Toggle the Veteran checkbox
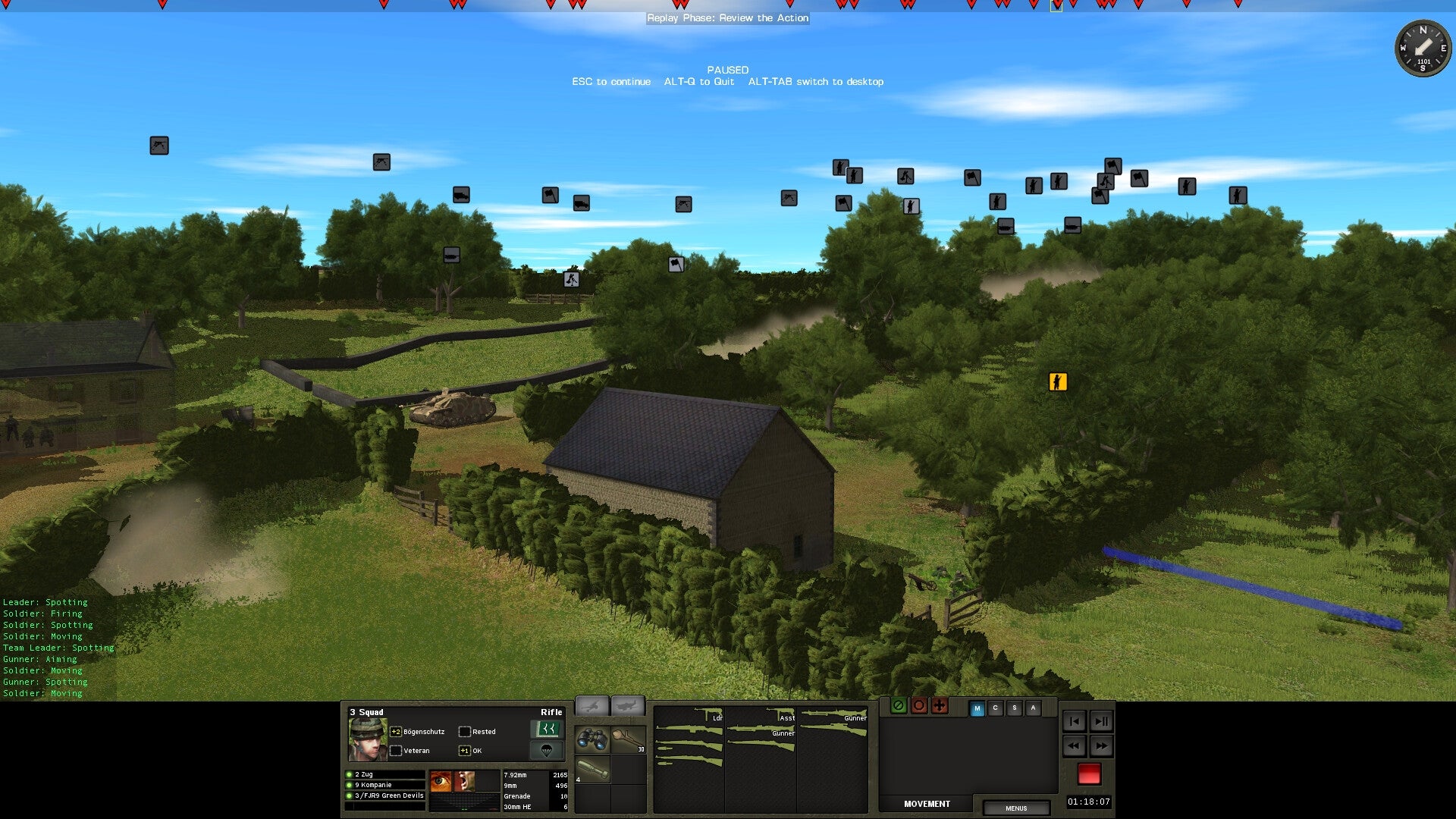 coord(397,750)
